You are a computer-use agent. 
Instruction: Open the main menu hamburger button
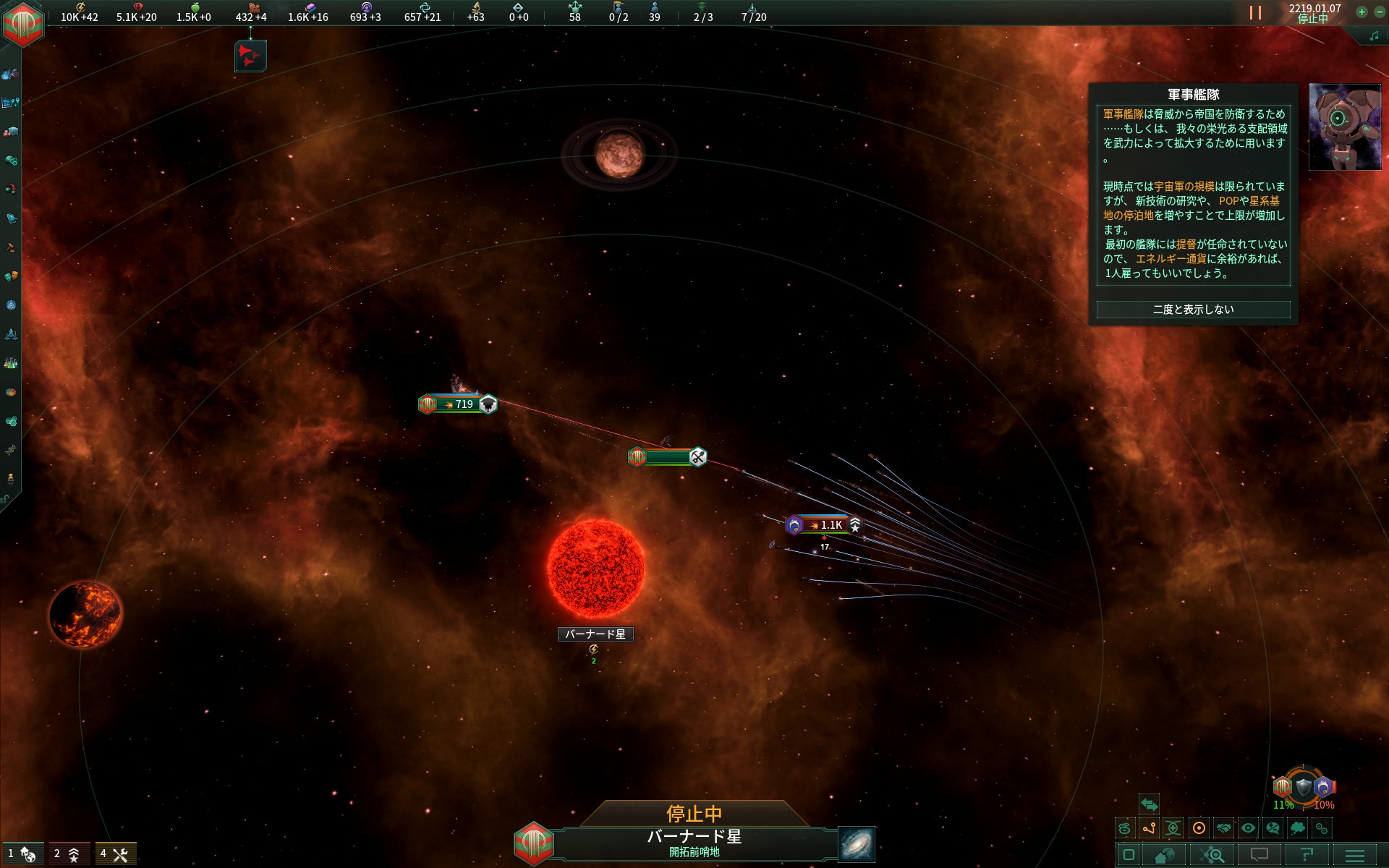[x=1354, y=856]
